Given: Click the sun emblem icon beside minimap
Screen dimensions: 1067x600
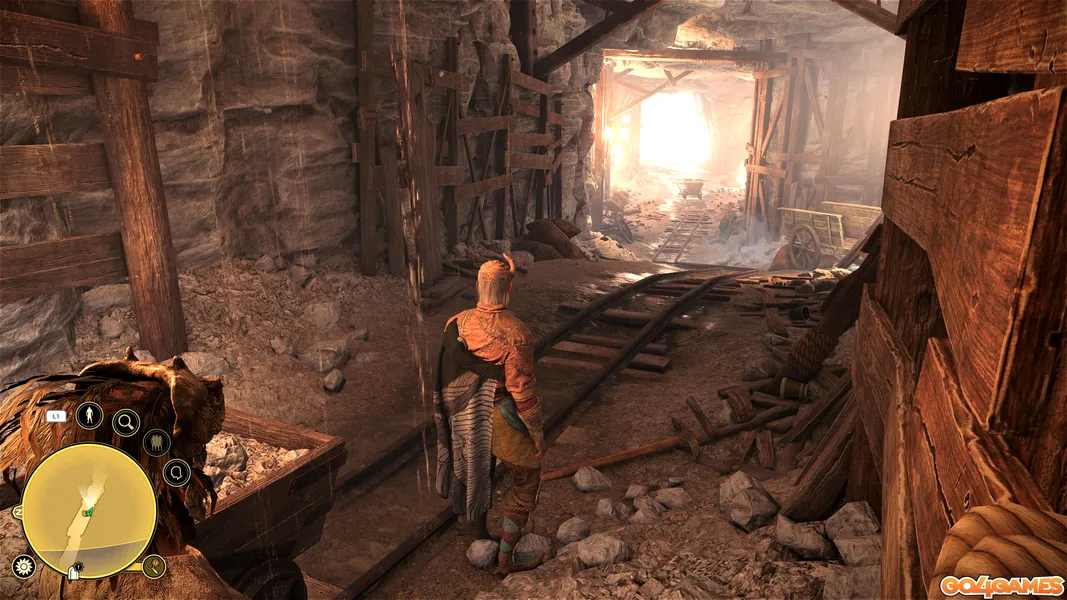Looking at the screenshot, I should point(23,567).
